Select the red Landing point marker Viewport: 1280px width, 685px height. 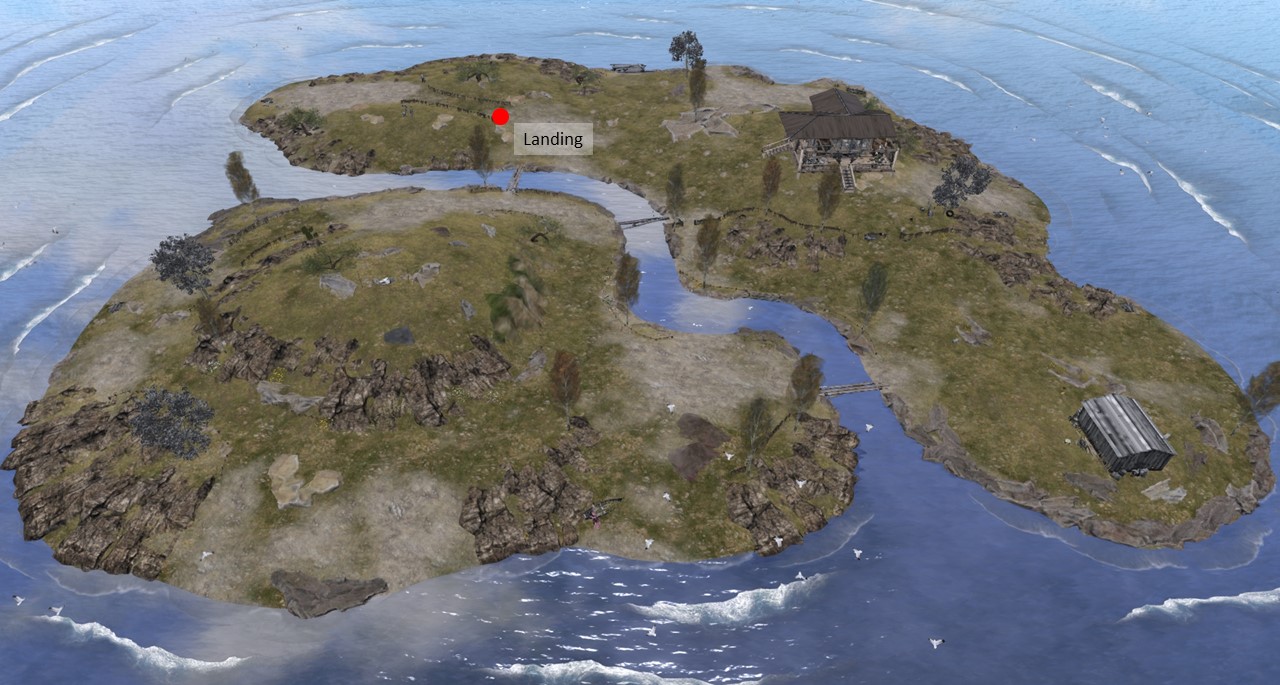501,116
